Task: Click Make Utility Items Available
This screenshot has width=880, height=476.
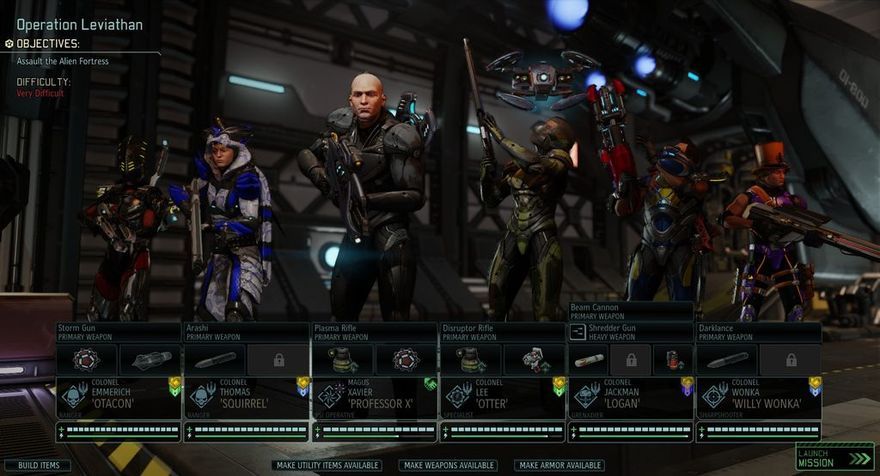Action: (326, 465)
